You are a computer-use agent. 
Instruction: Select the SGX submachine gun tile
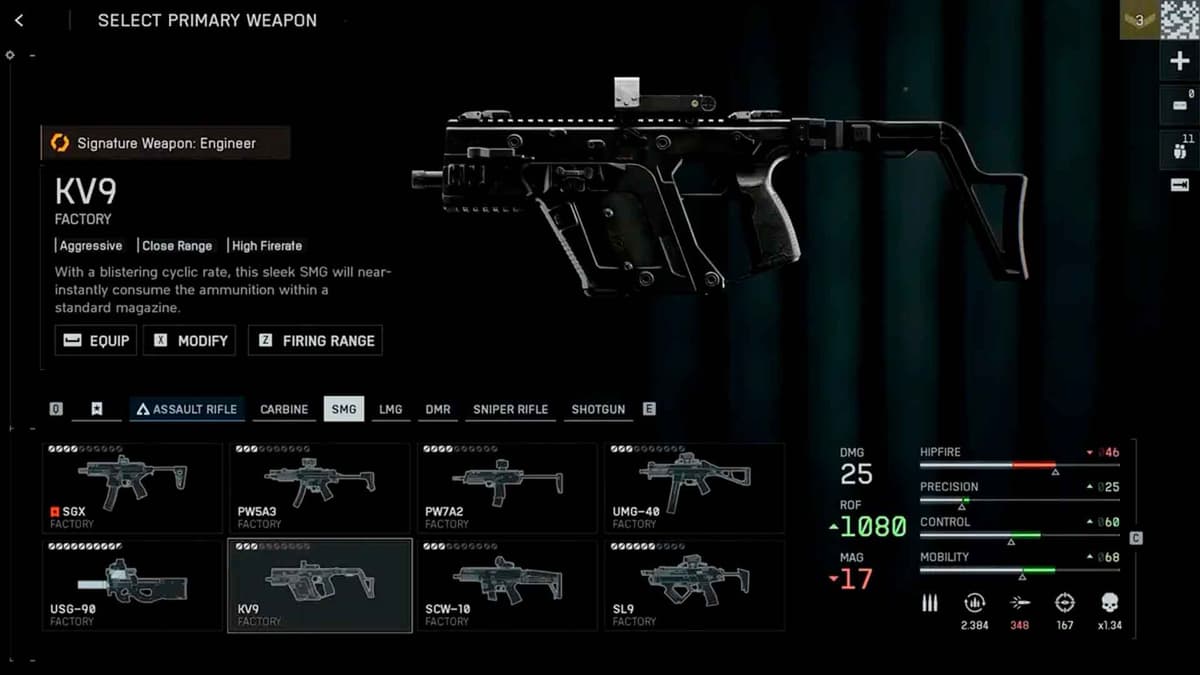[x=132, y=487]
